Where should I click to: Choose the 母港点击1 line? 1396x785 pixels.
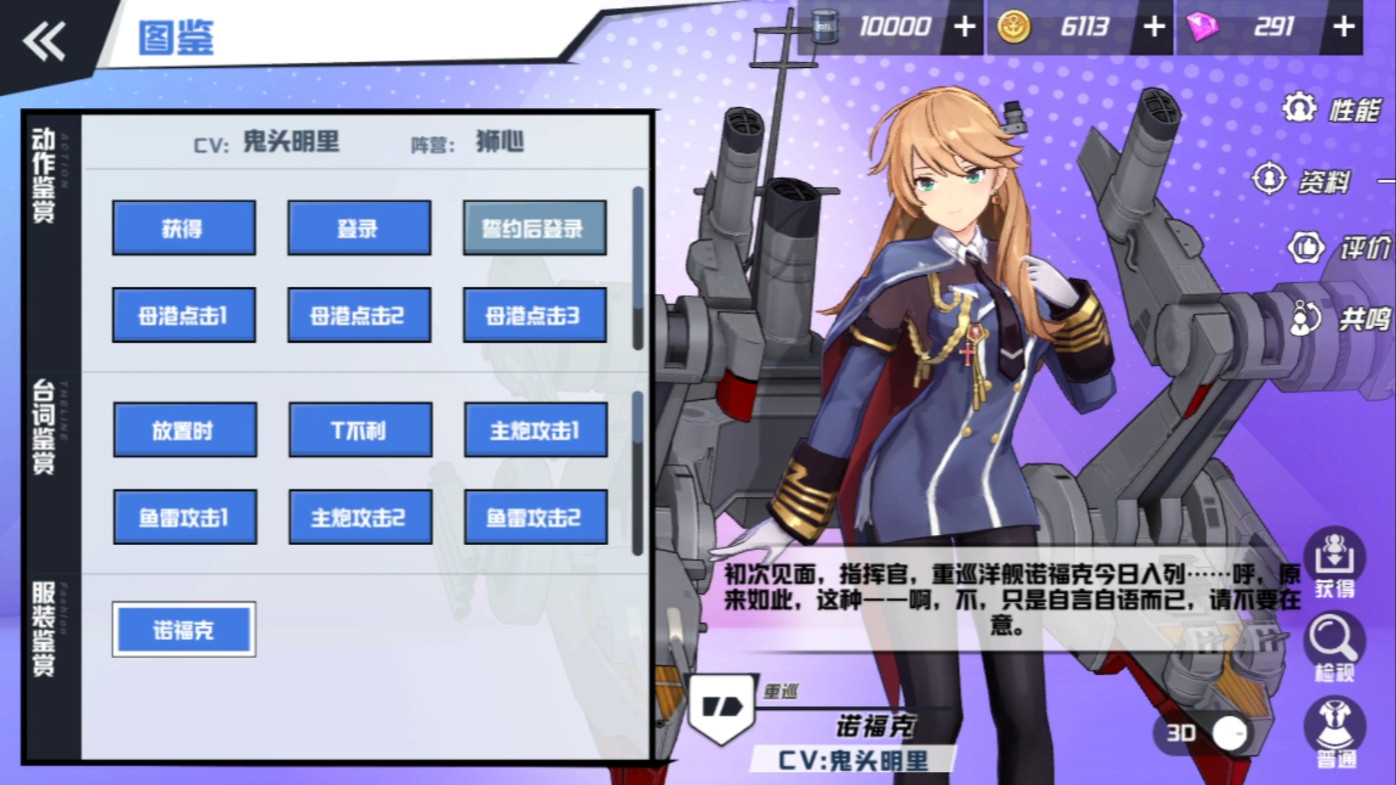coord(183,316)
